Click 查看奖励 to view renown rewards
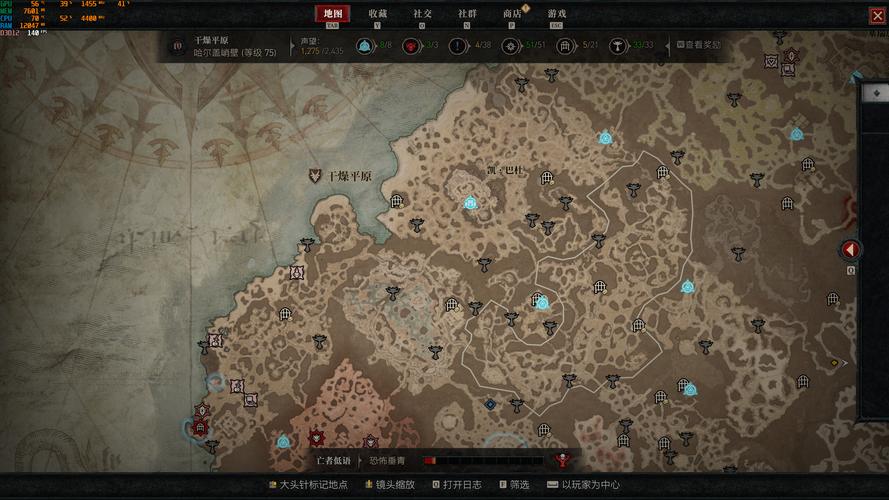 coord(699,45)
